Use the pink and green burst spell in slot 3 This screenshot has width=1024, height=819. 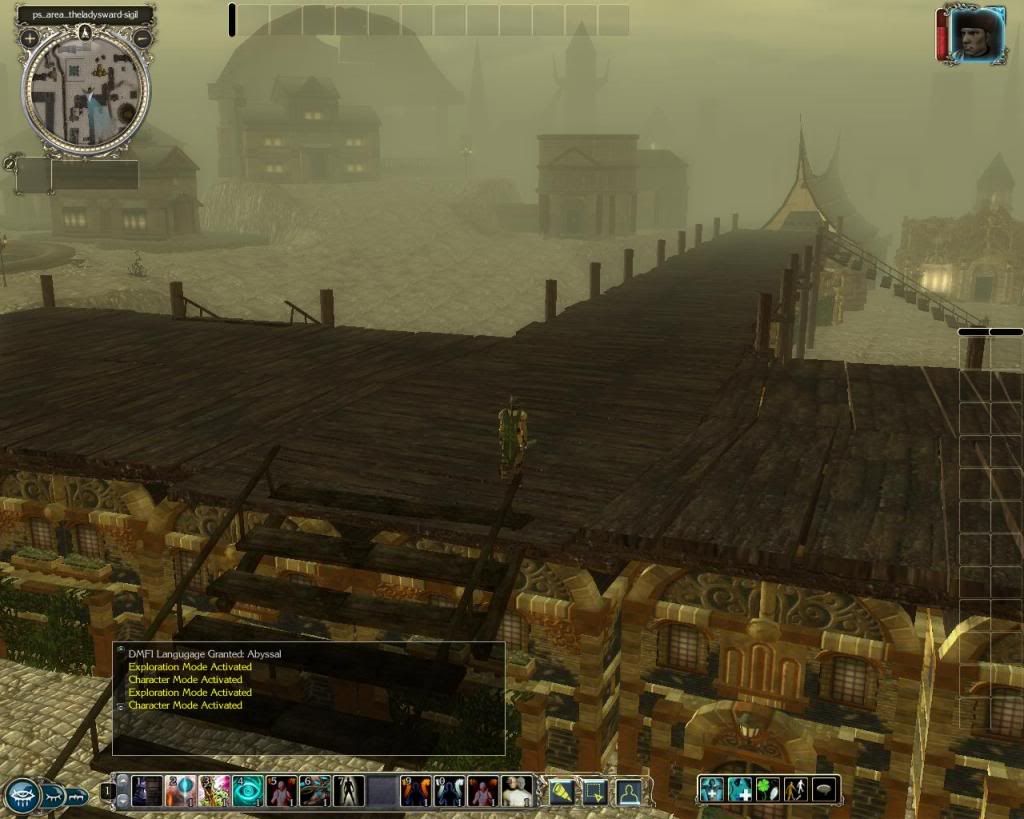point(215,791)
